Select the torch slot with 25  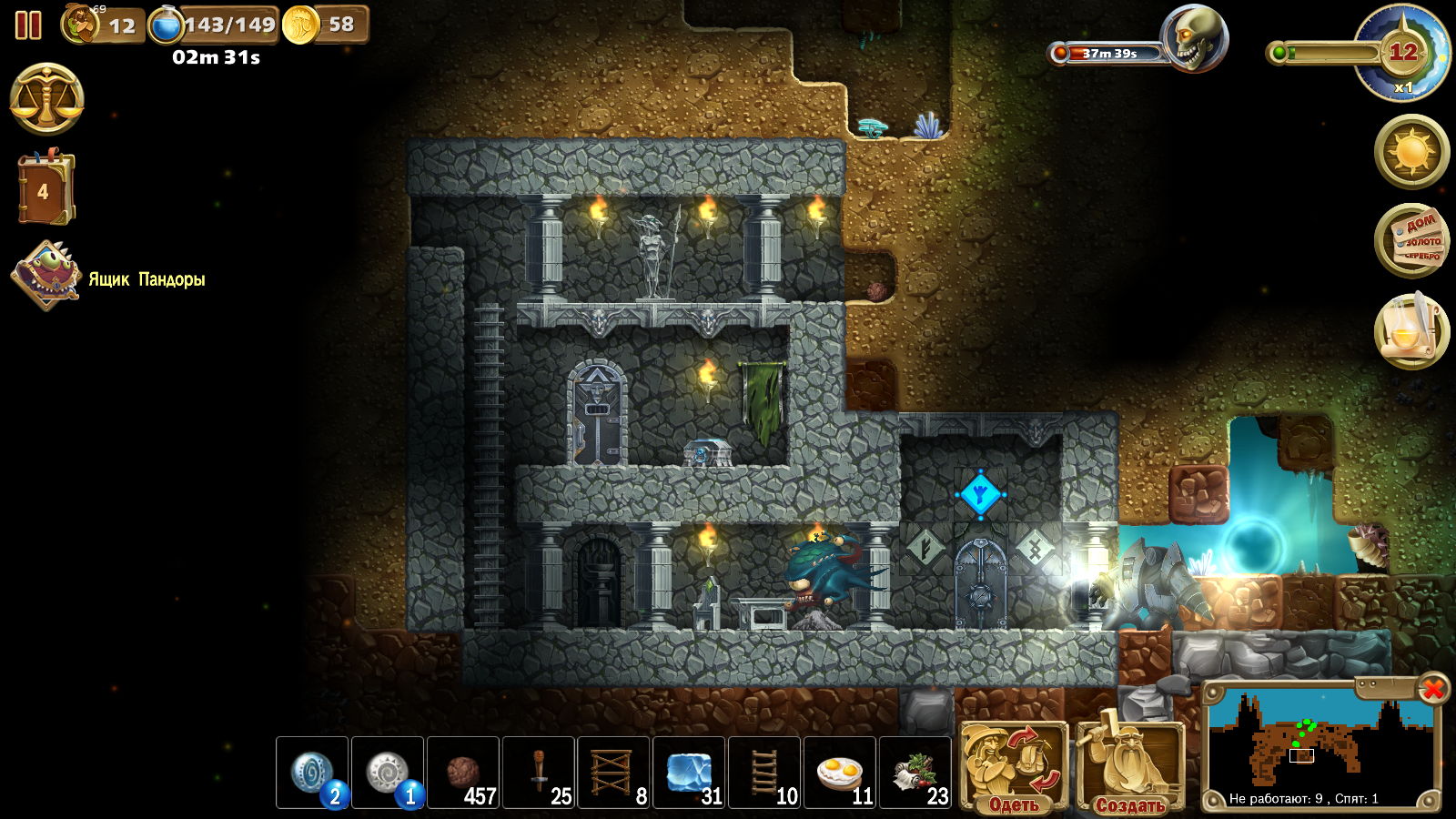point(539,773)
